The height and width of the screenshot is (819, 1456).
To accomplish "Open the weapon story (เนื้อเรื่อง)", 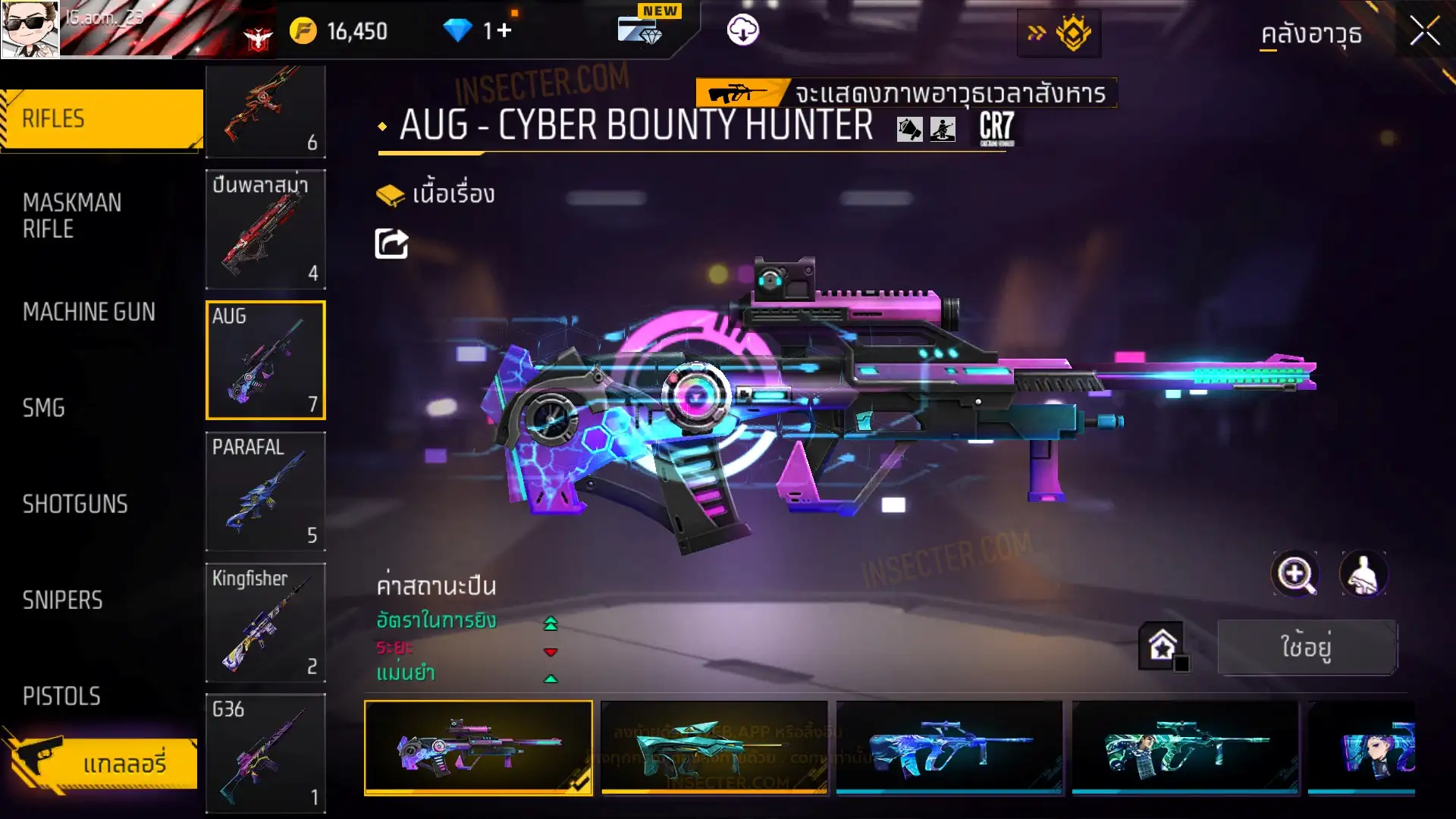I will (436, 194).
